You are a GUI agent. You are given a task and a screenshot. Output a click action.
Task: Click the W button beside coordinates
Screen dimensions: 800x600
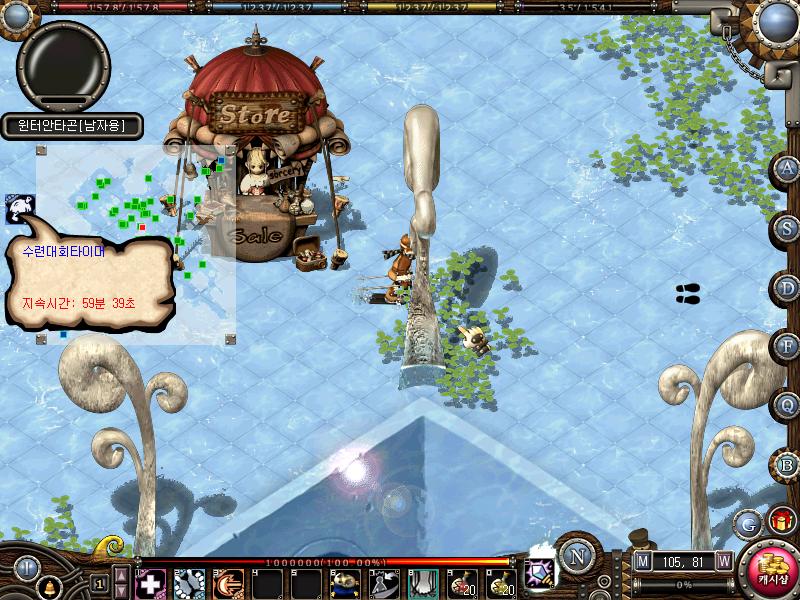[x=723, y=562]
